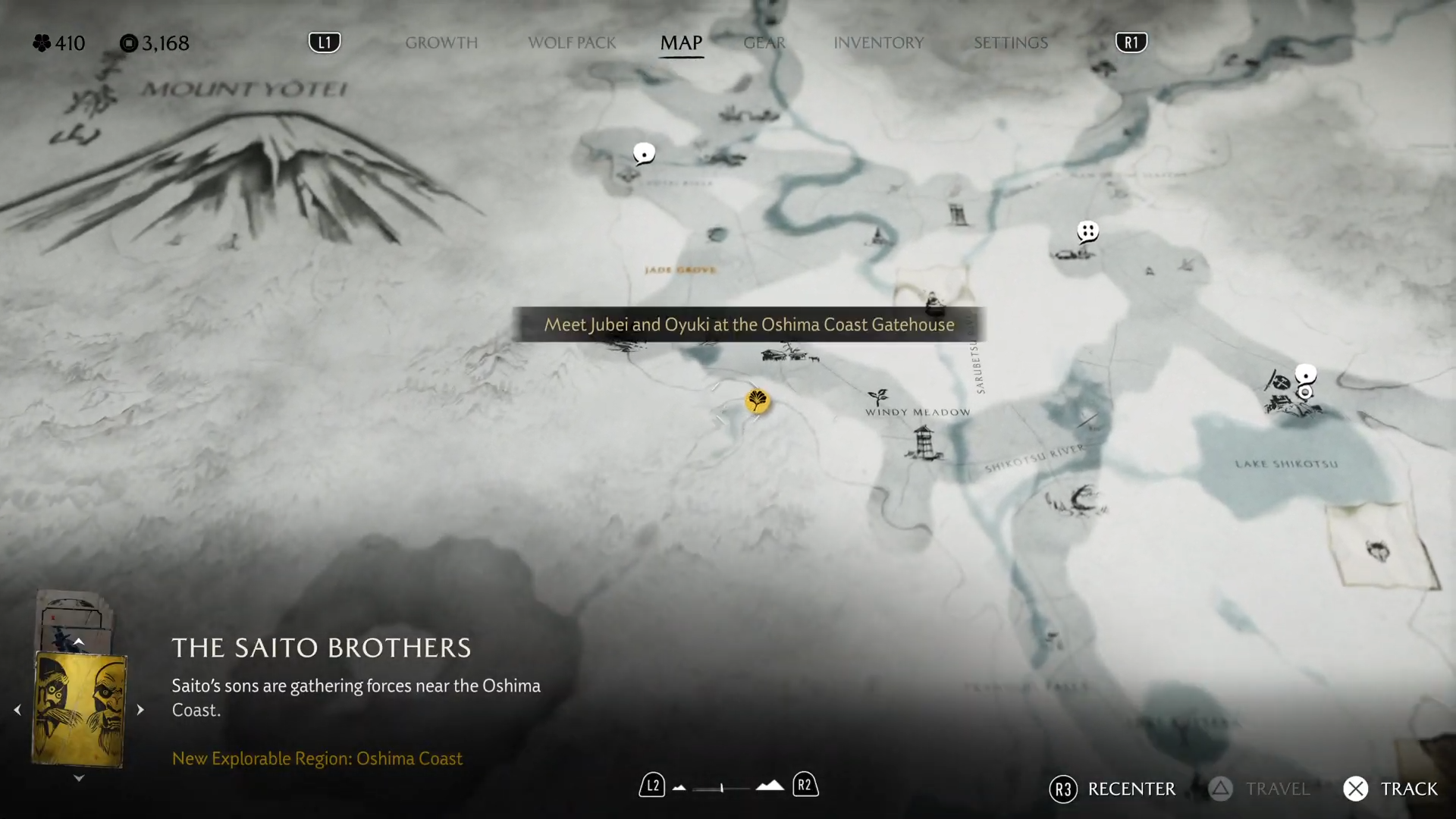The image size is (1456, 819).
Task: Select the Map tab
Action: [681, 42]
